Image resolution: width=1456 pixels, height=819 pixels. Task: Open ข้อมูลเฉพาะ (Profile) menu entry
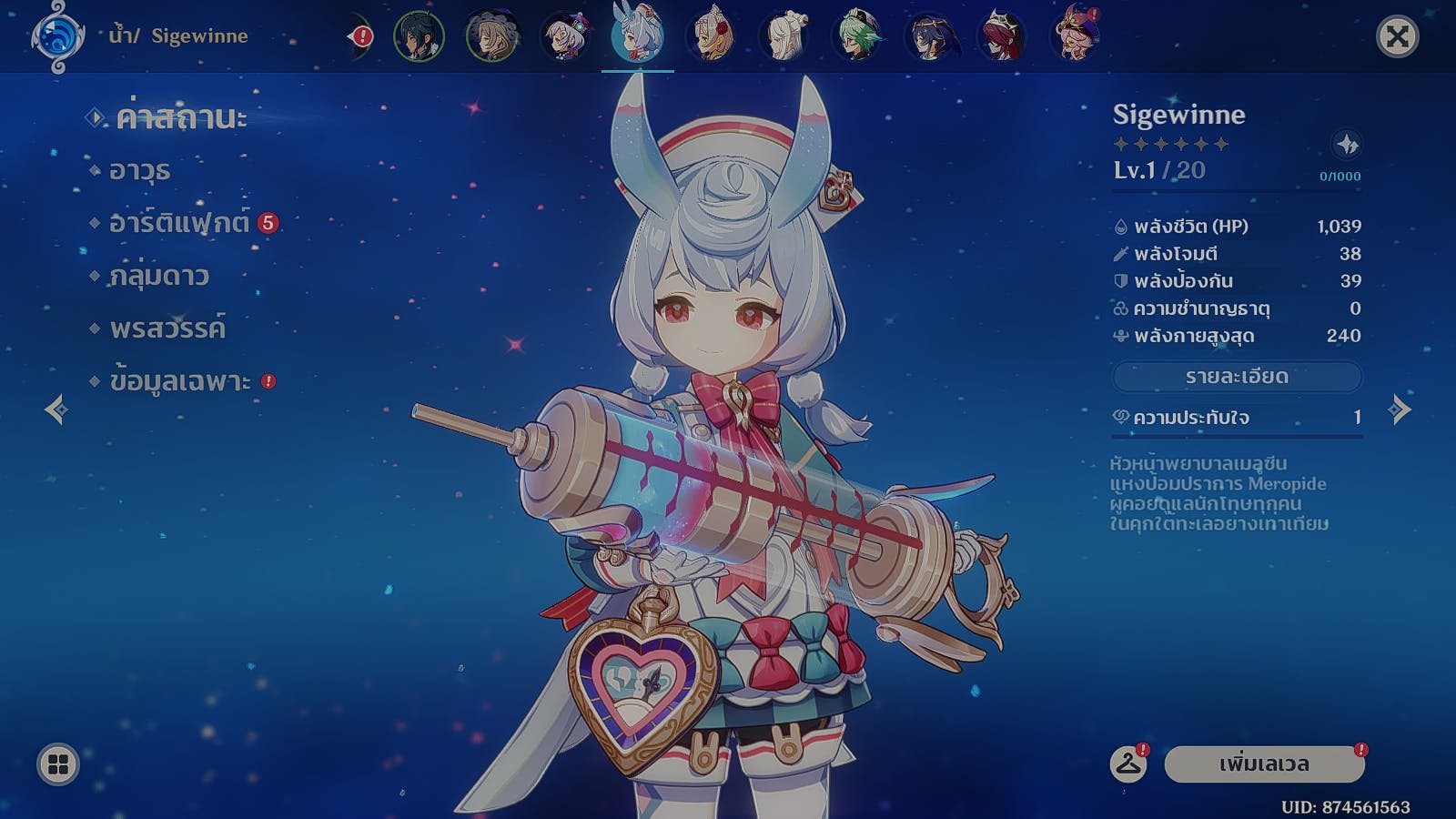click(x=179, y=381)
